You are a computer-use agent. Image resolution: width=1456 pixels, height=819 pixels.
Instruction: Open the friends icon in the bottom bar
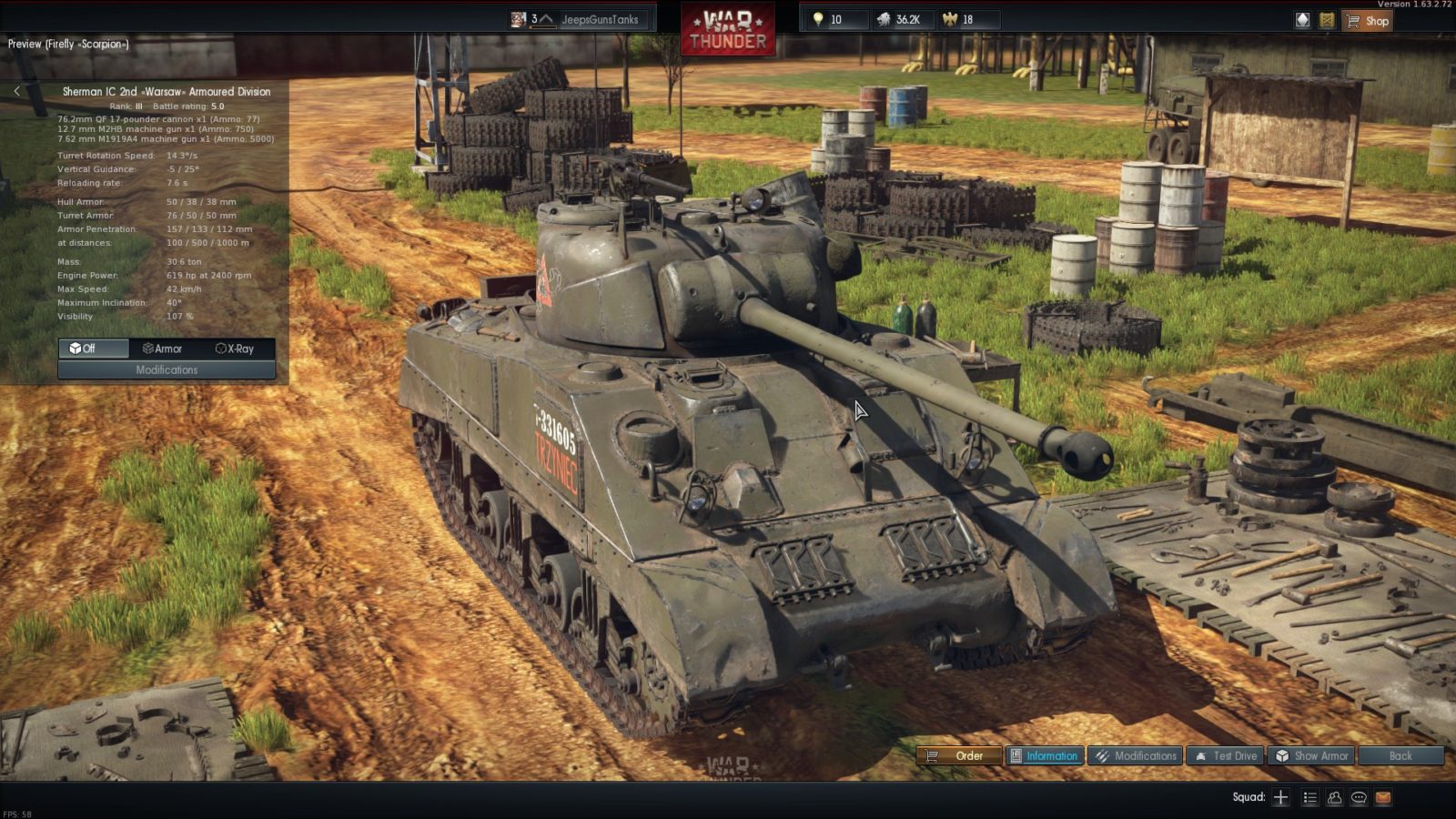point(1334,797)
